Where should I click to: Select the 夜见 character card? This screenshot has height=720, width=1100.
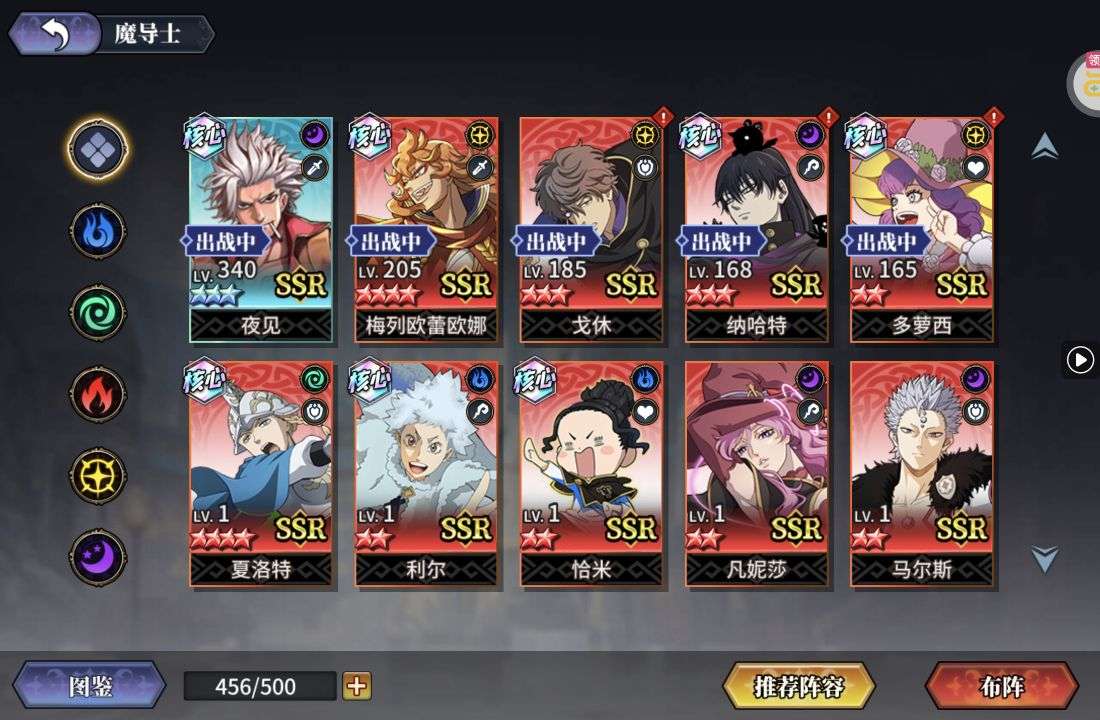261,229
